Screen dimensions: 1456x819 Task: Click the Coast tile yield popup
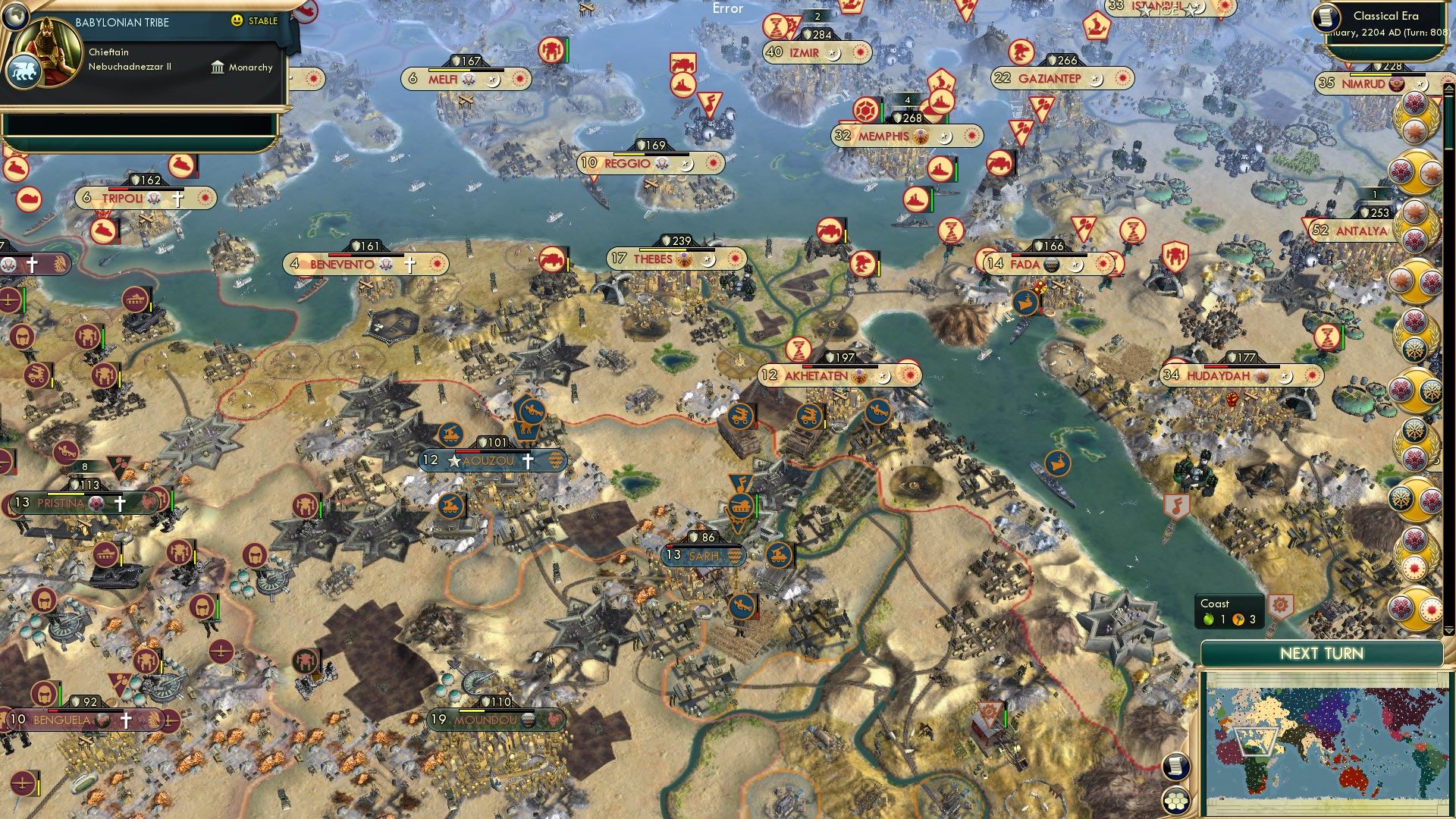point(1230,611)
